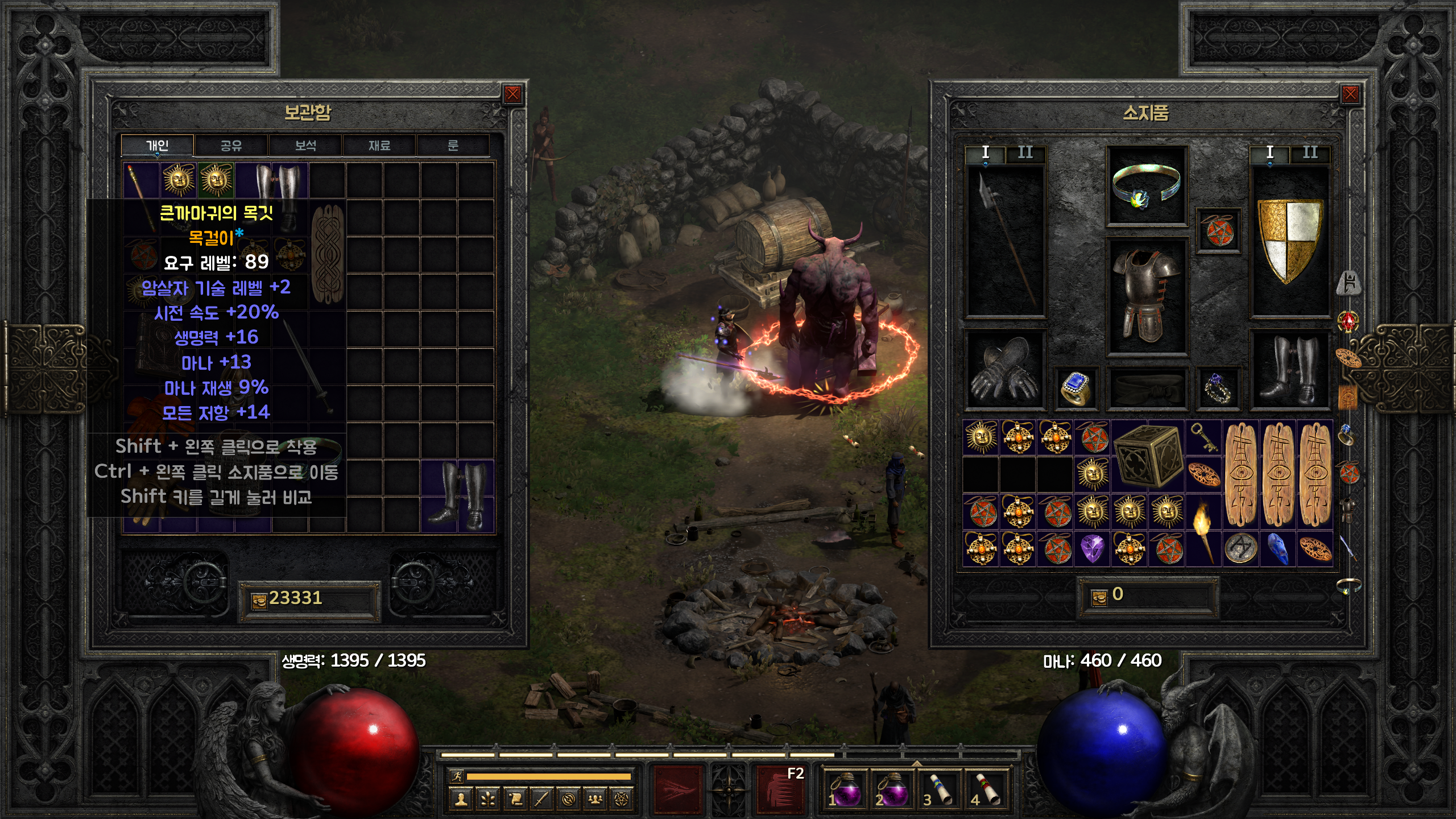Viewport: 1456px width, 819px height.
Task: Close the inventory panel
Action: click(1350, 94)
